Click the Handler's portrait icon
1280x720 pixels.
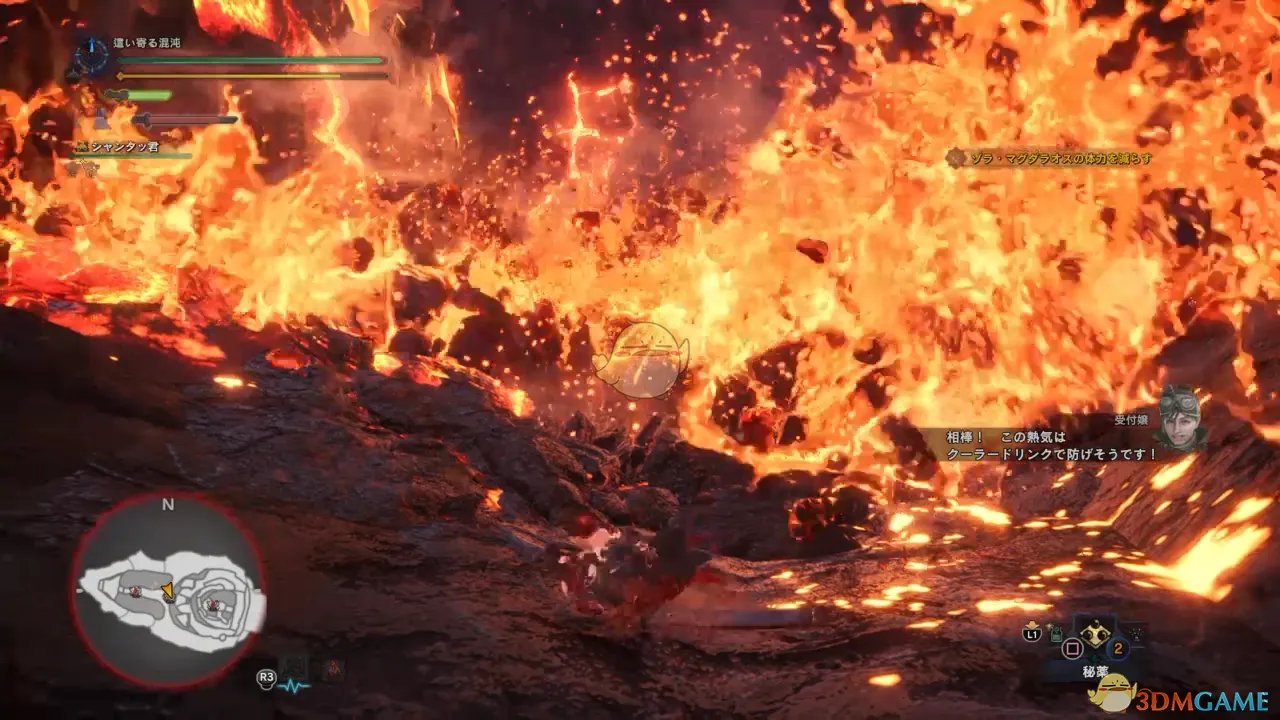pyautogui.click(x=1181, y=417)
